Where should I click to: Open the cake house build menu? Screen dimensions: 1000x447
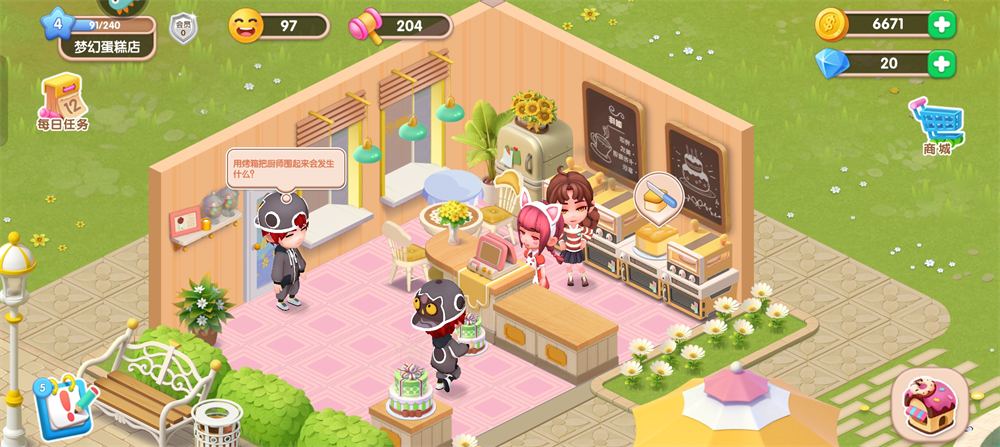(929, 403)
